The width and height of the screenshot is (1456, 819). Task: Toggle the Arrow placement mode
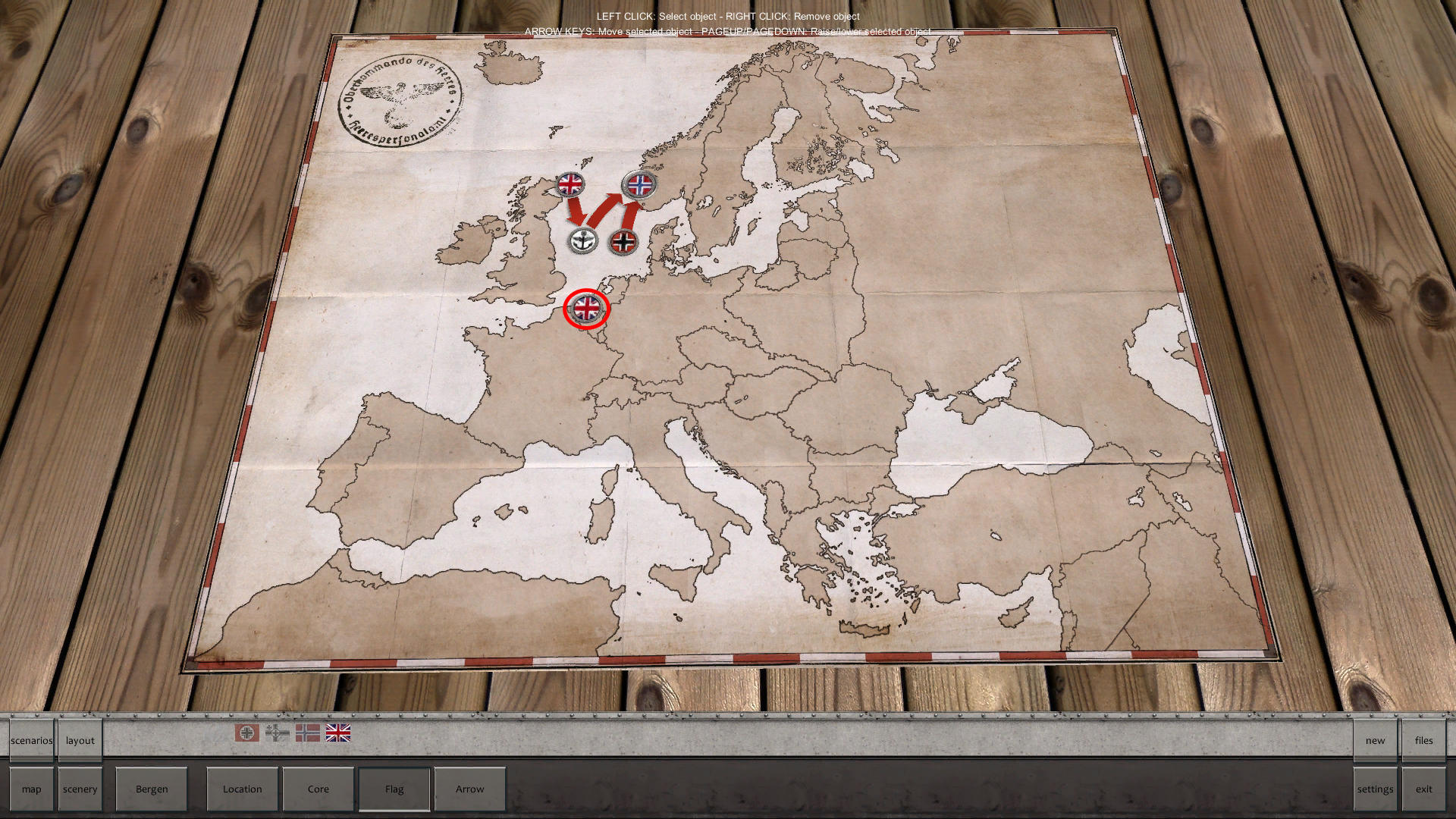coord(469,789)
